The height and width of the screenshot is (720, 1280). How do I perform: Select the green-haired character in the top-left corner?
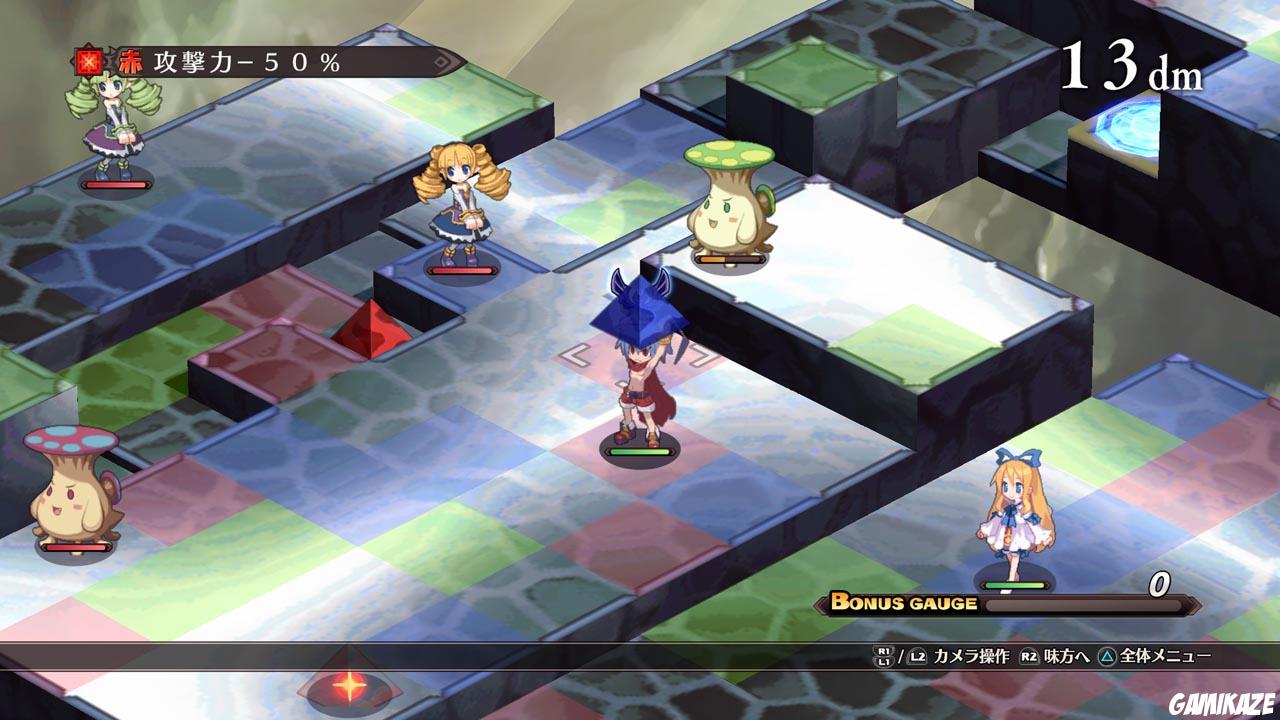[112, 130]
